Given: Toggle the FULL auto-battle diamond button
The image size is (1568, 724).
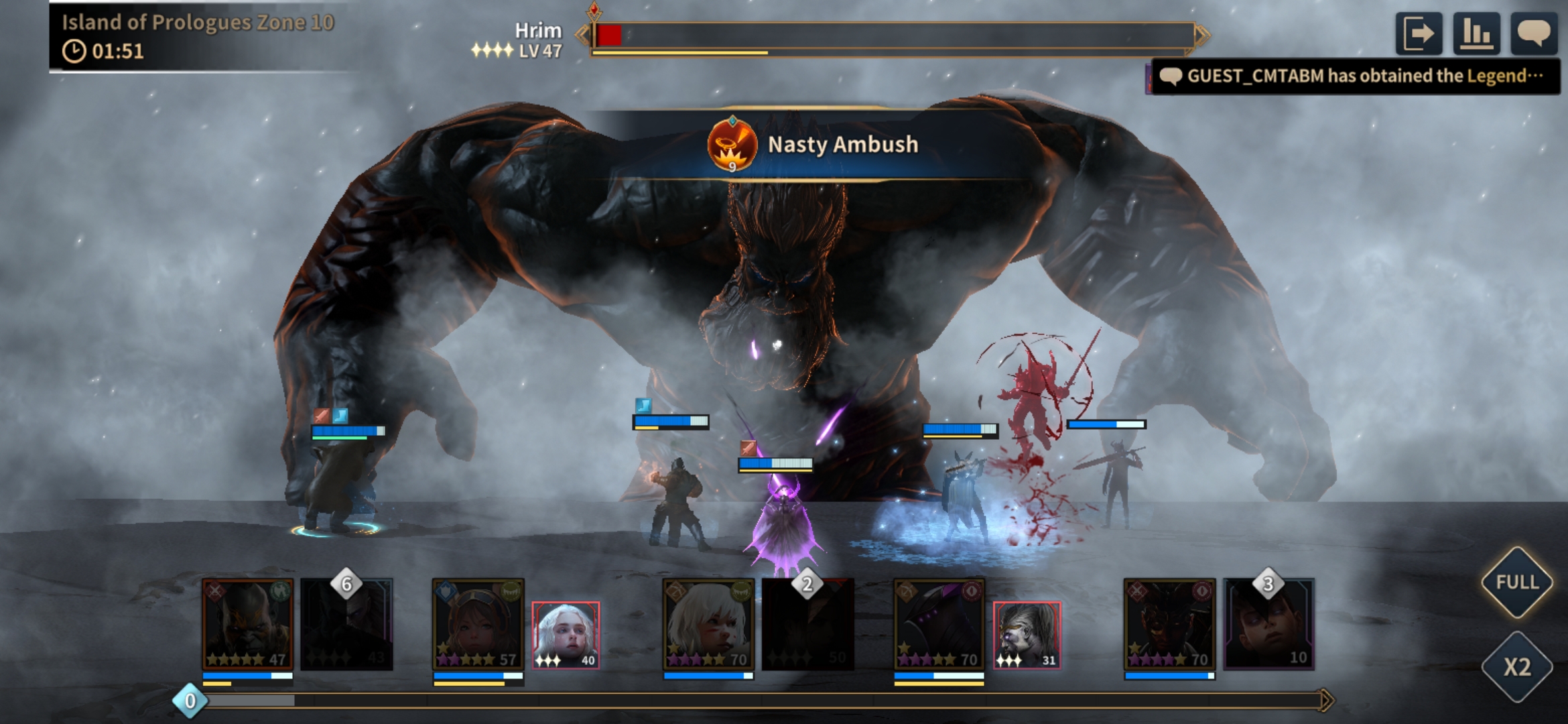Looking at the screenshot, I should (x=1517, y=582).
